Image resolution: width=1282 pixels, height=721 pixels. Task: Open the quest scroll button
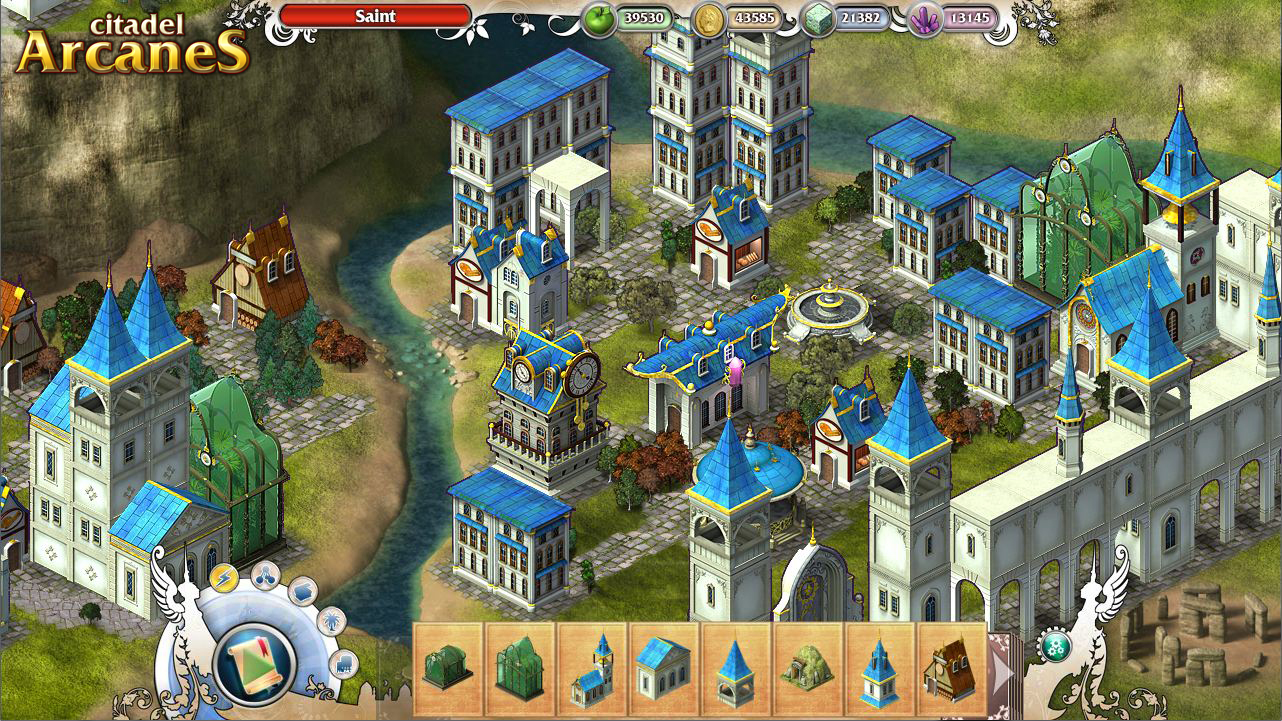coord(254,662)
